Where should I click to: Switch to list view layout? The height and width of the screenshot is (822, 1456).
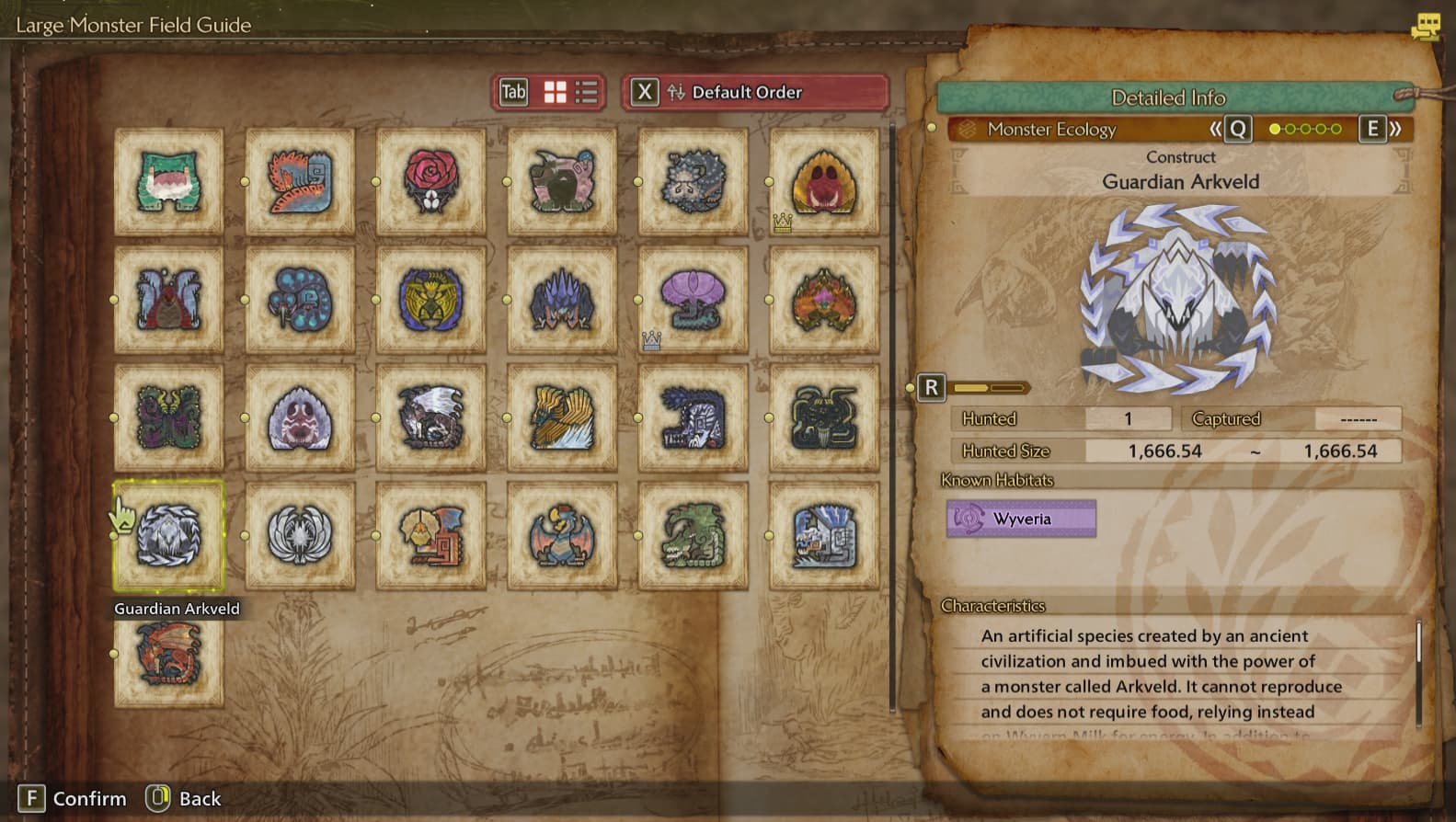pyautogui.click(x=586, y=92)
